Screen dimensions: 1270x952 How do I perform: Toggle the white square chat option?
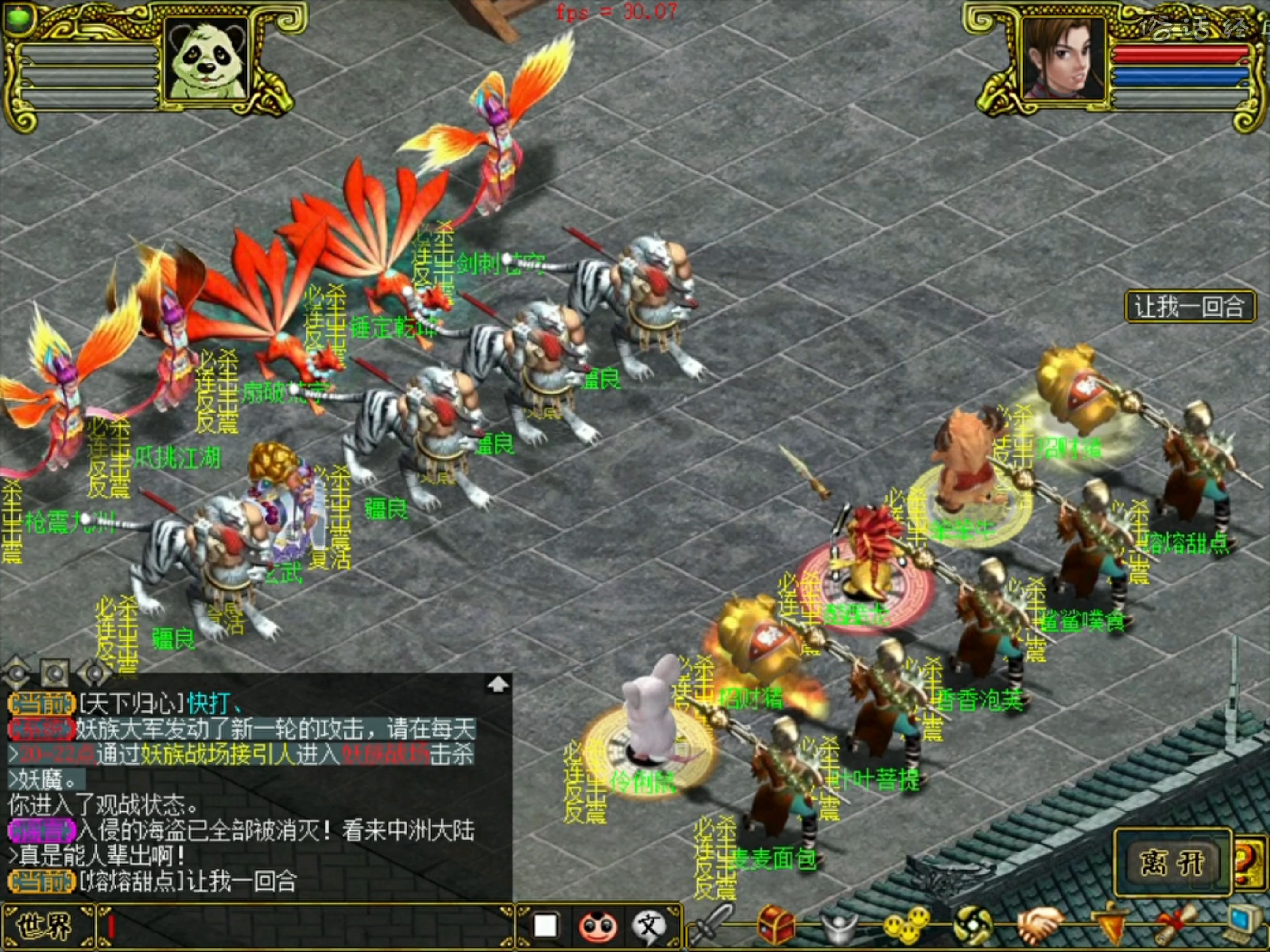tap(545, 928)
